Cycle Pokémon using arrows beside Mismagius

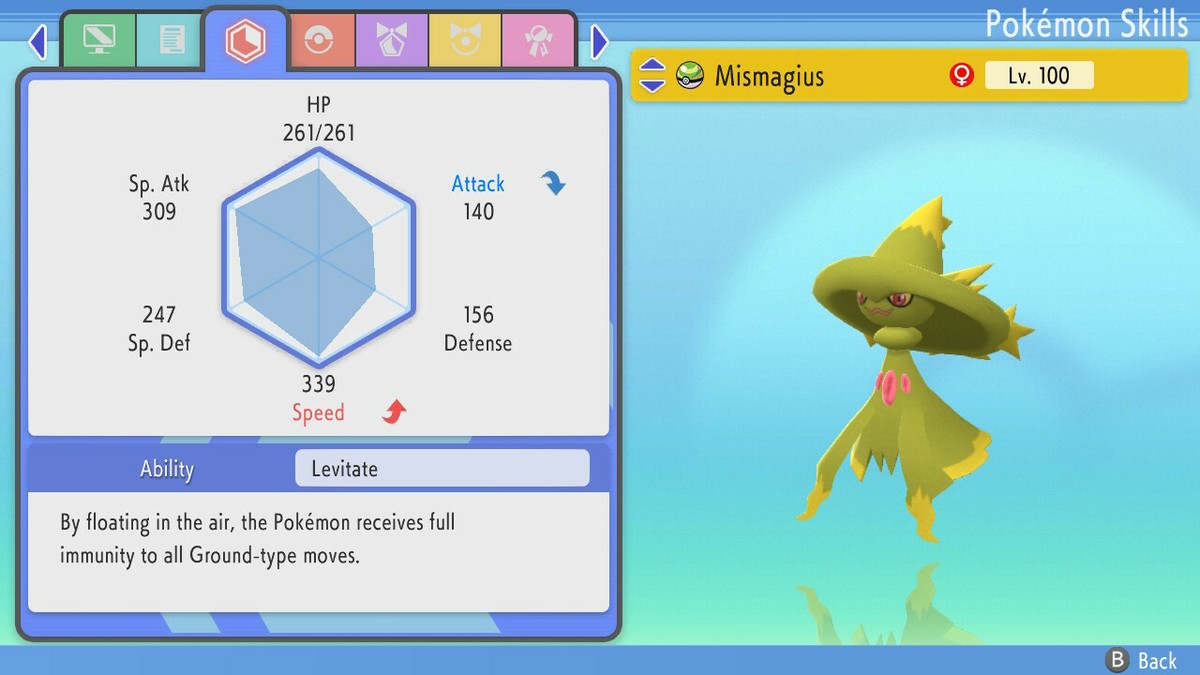[x=652, y=75]
